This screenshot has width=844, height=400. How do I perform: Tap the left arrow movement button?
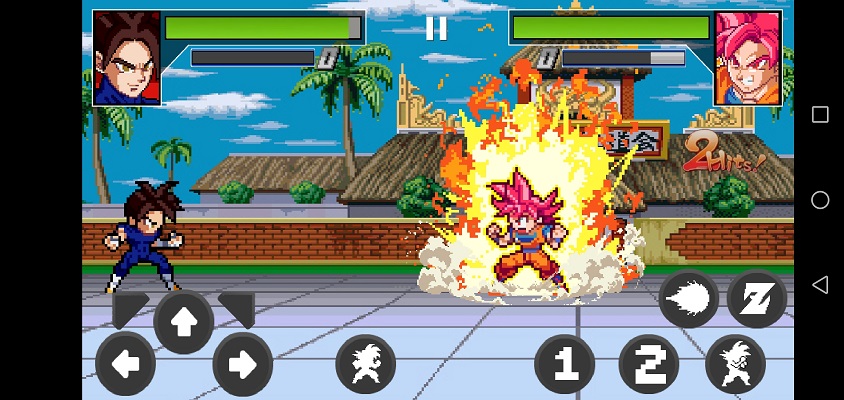(125, 364)
